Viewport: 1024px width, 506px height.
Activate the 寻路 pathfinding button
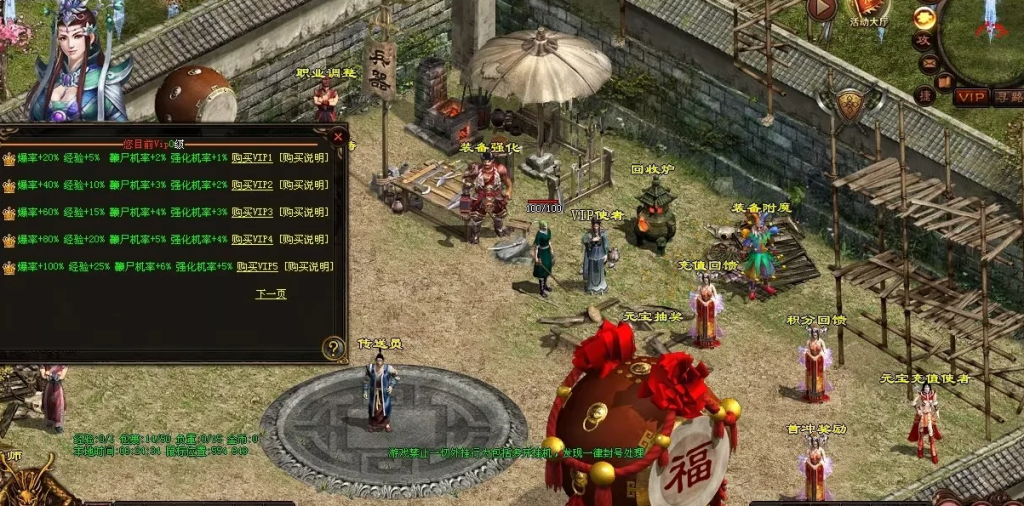(1007, 97)
